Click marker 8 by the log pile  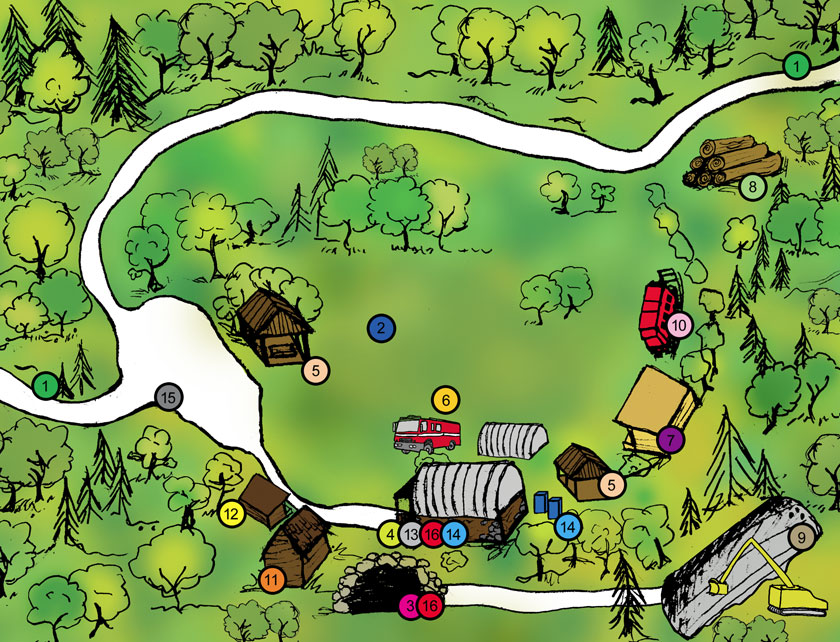(x=752, y=185)
